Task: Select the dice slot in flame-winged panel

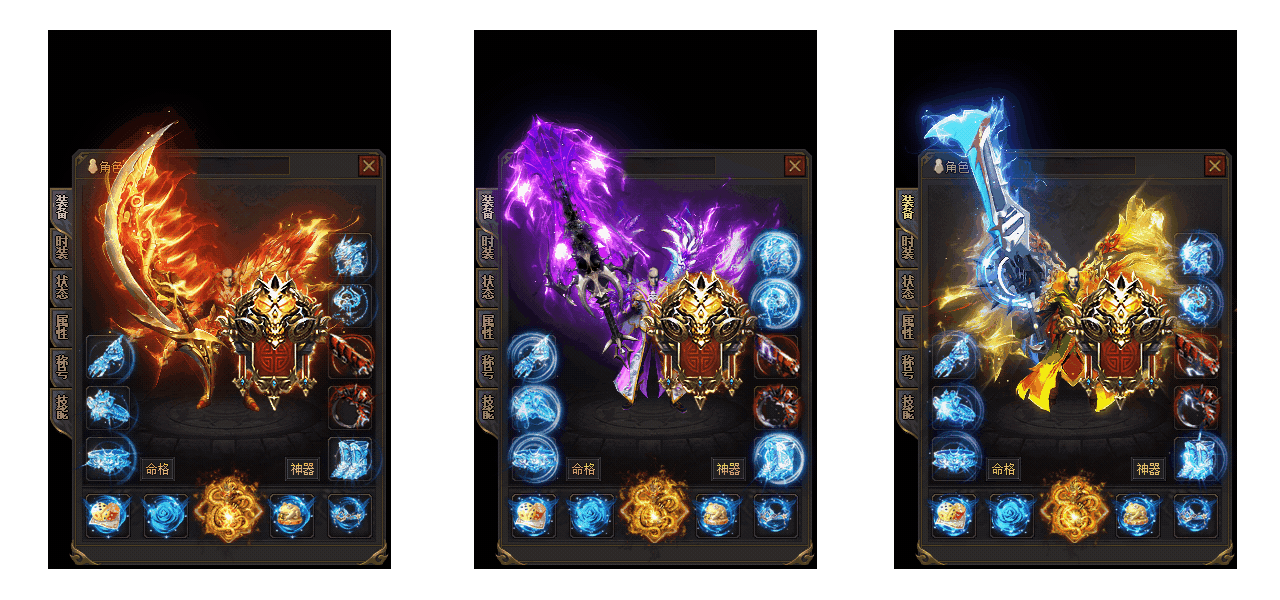Action: (107, 516)
